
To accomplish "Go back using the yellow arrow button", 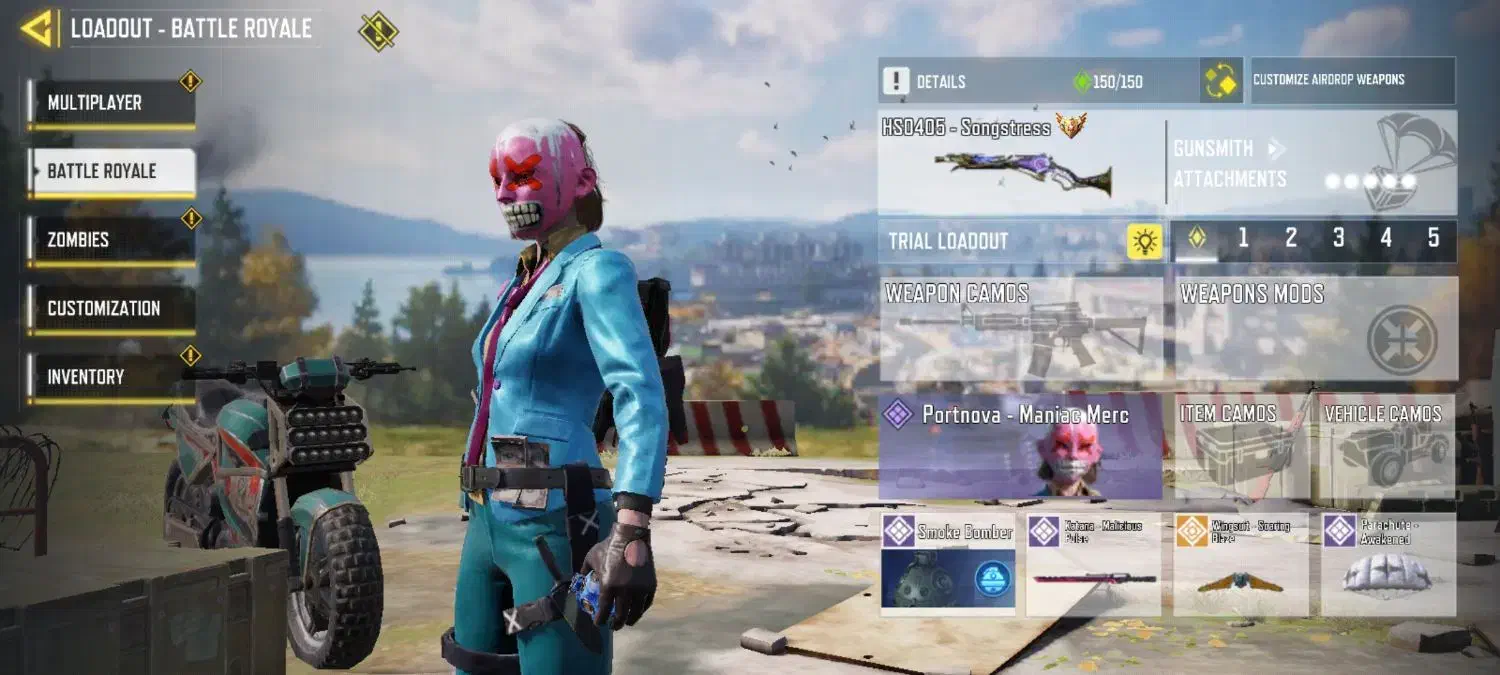I will [x=36, y=28].
